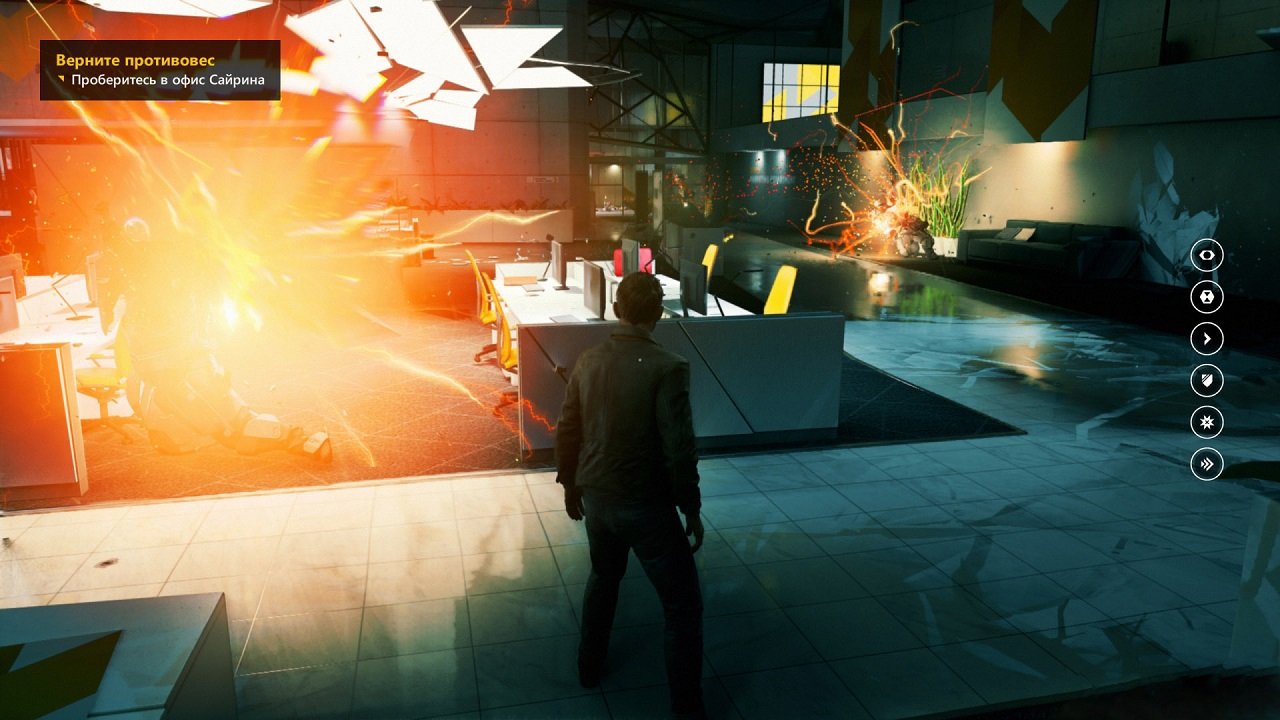Select the Time Dodge chevron ability icon
1280x720 pixels.
pos(1205,339)
